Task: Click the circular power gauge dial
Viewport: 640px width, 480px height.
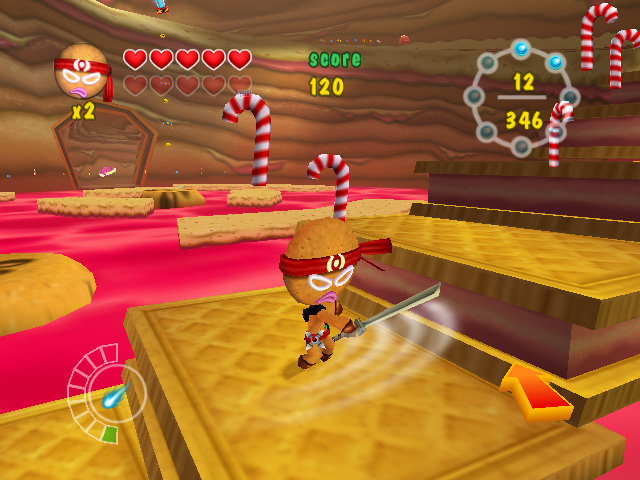Action: (107, 392)
